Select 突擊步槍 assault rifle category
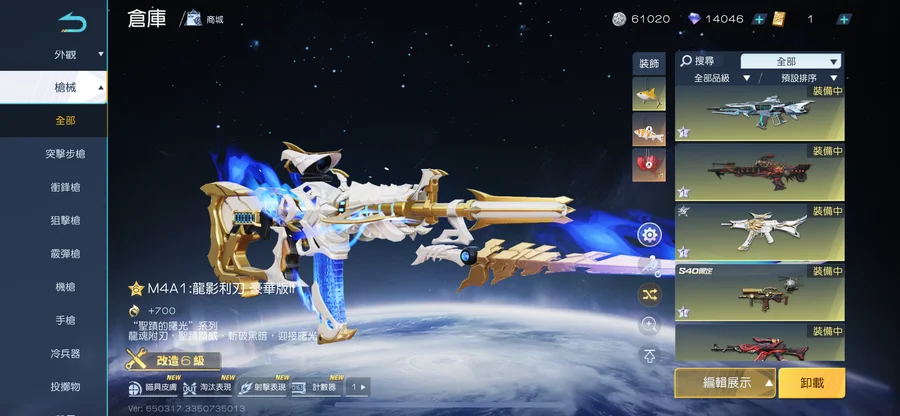Screen dimensions: 900x416 click(x=65, y=154)
